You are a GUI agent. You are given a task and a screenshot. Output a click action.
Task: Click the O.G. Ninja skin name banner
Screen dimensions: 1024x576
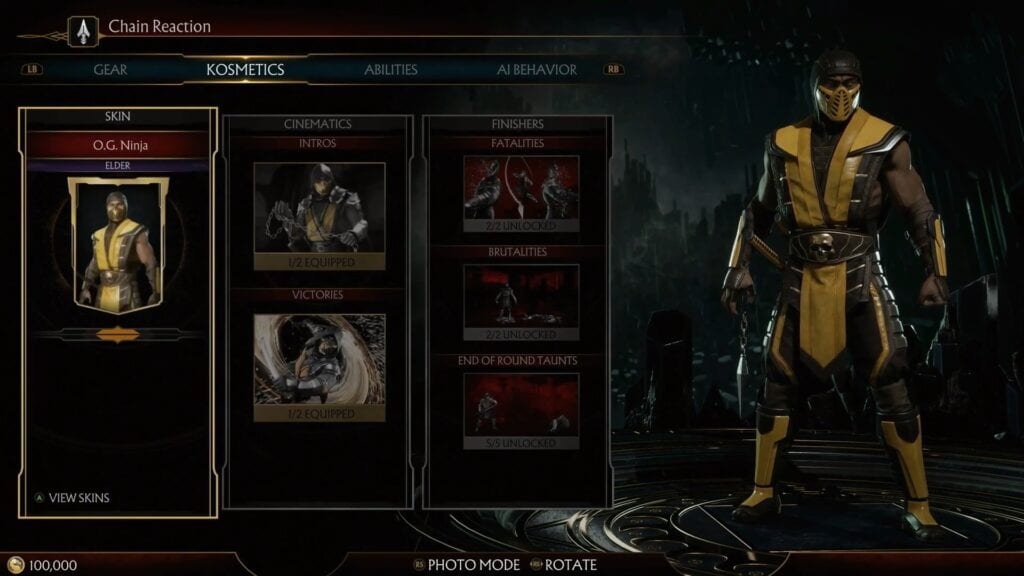click(118, 146)
